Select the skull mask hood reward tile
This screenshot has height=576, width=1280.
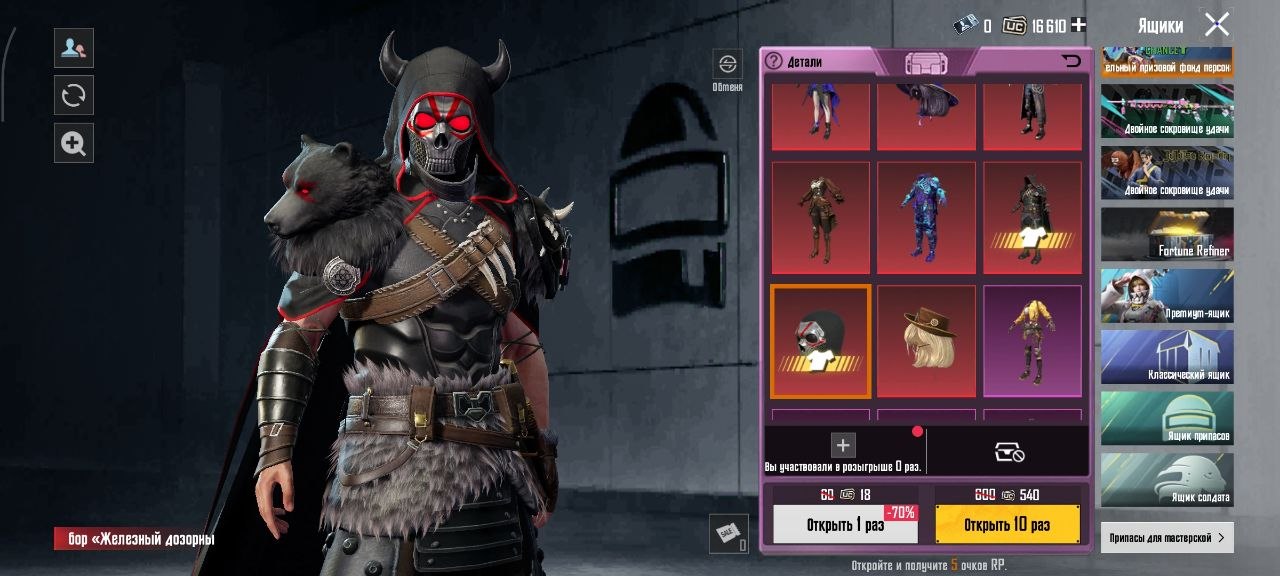point(821,341)
